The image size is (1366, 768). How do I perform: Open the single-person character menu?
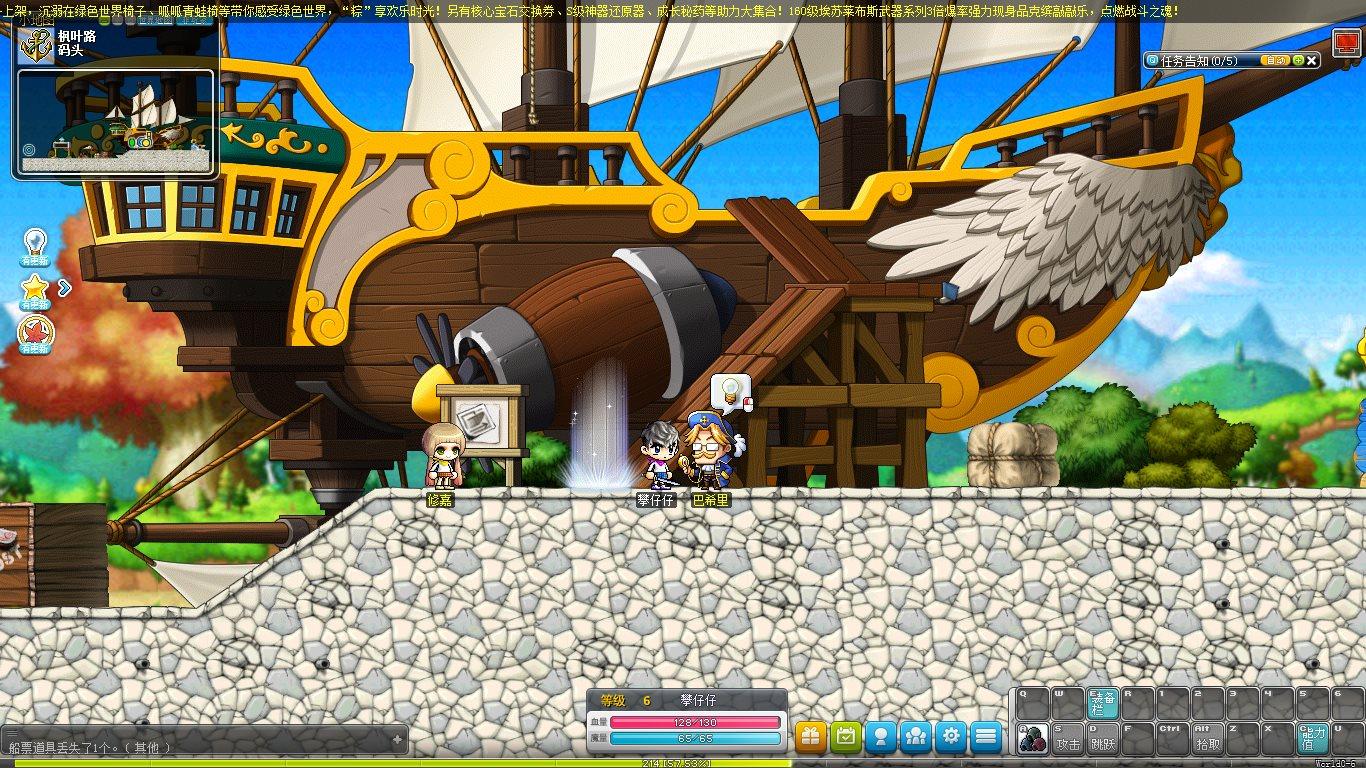point(881,737)
